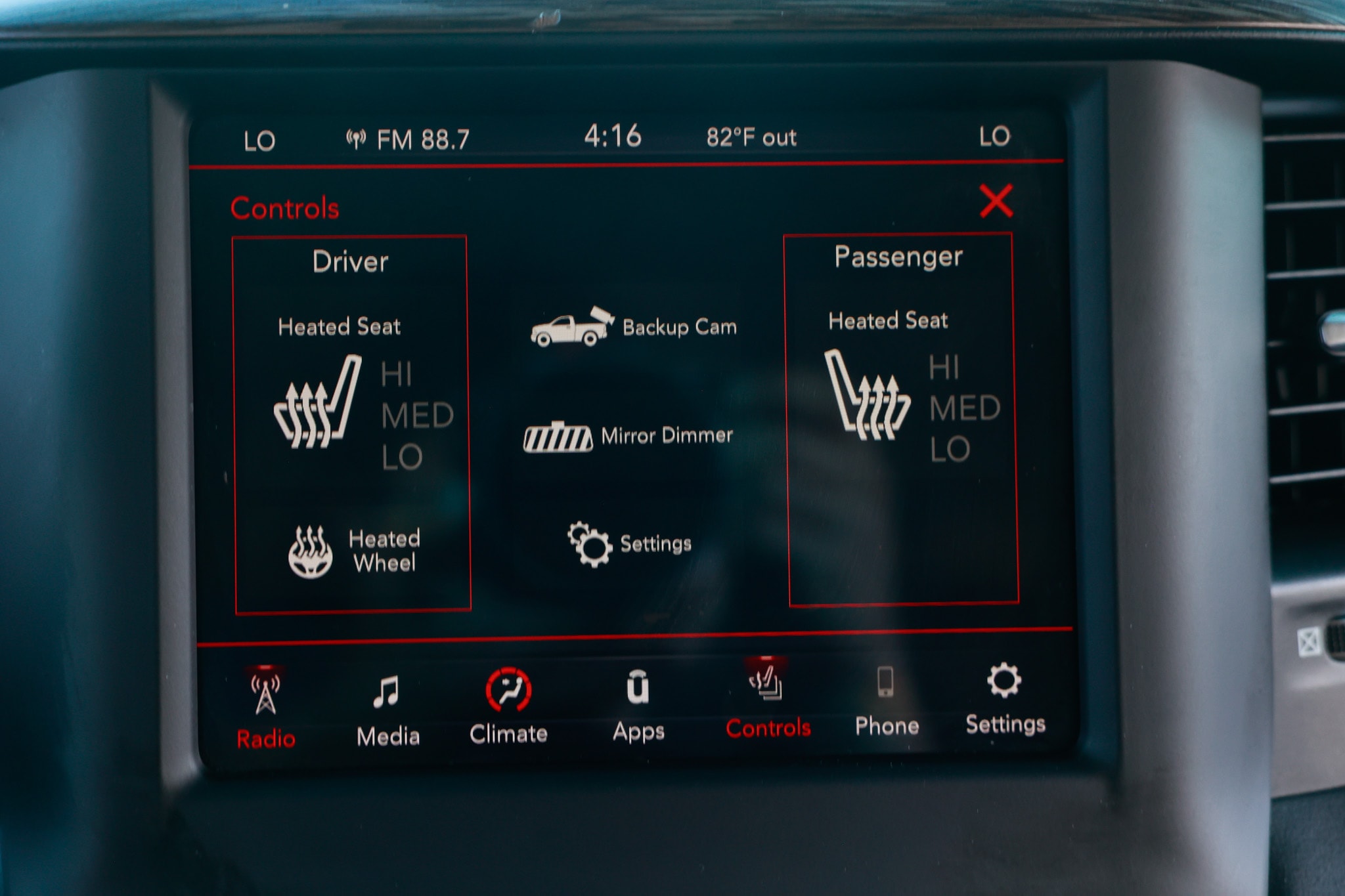
Task: Toggle the Passenger heated seat icon
Action: pos(867,395)
